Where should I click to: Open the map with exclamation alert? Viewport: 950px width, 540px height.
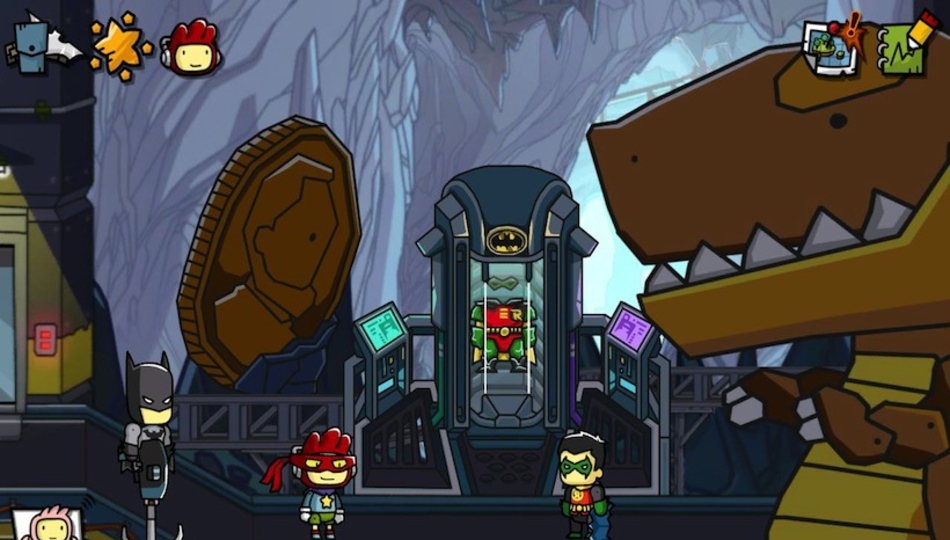[833, 46]
